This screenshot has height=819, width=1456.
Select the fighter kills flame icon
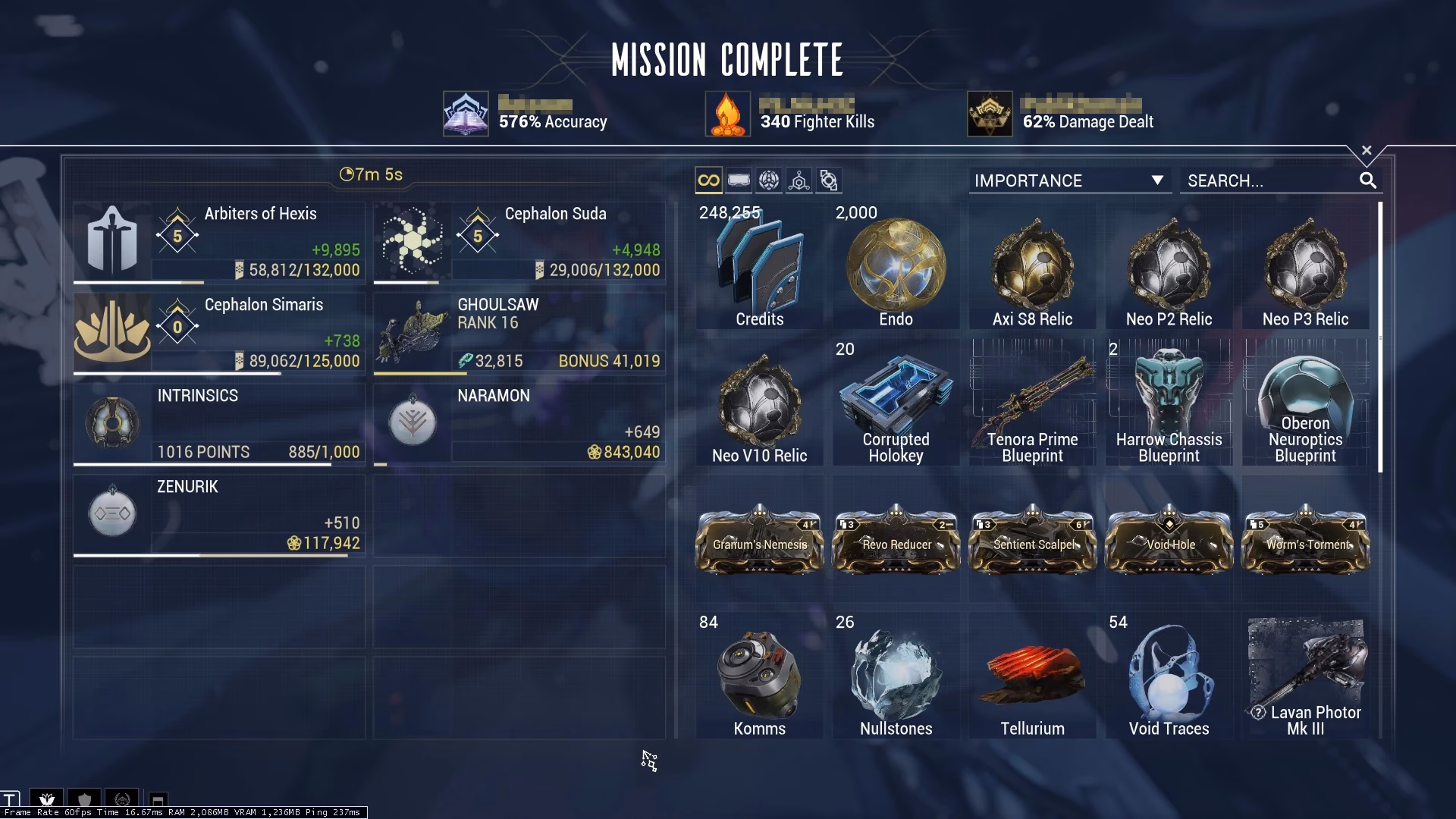click(728, 114)
